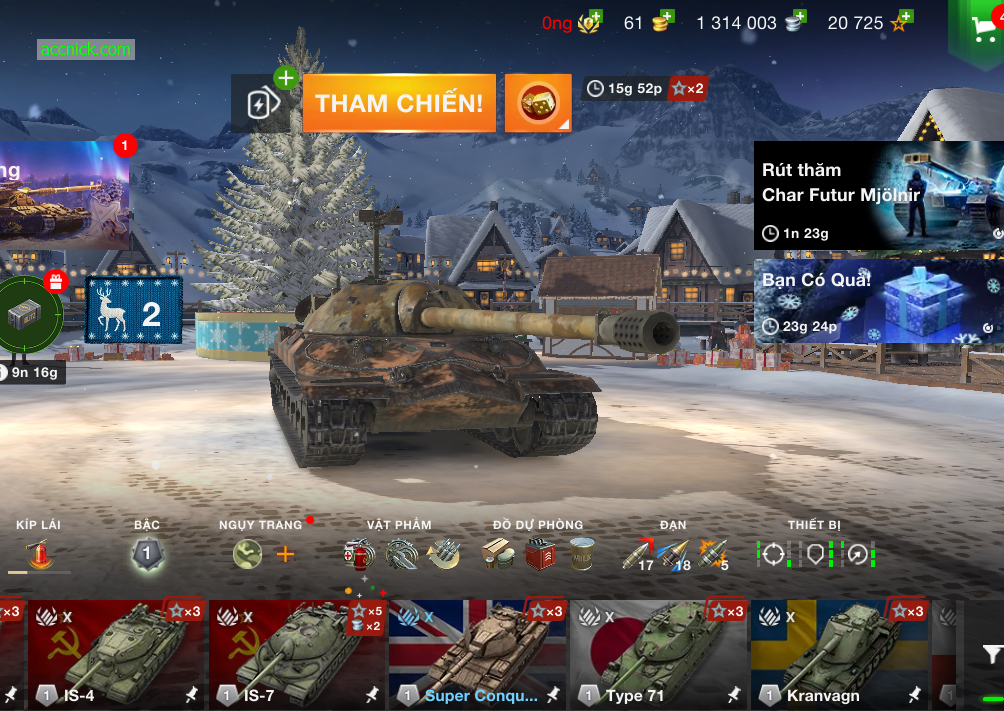
Task: Open the Bạn Có Quà! gift banner
Action: point(878,302)
